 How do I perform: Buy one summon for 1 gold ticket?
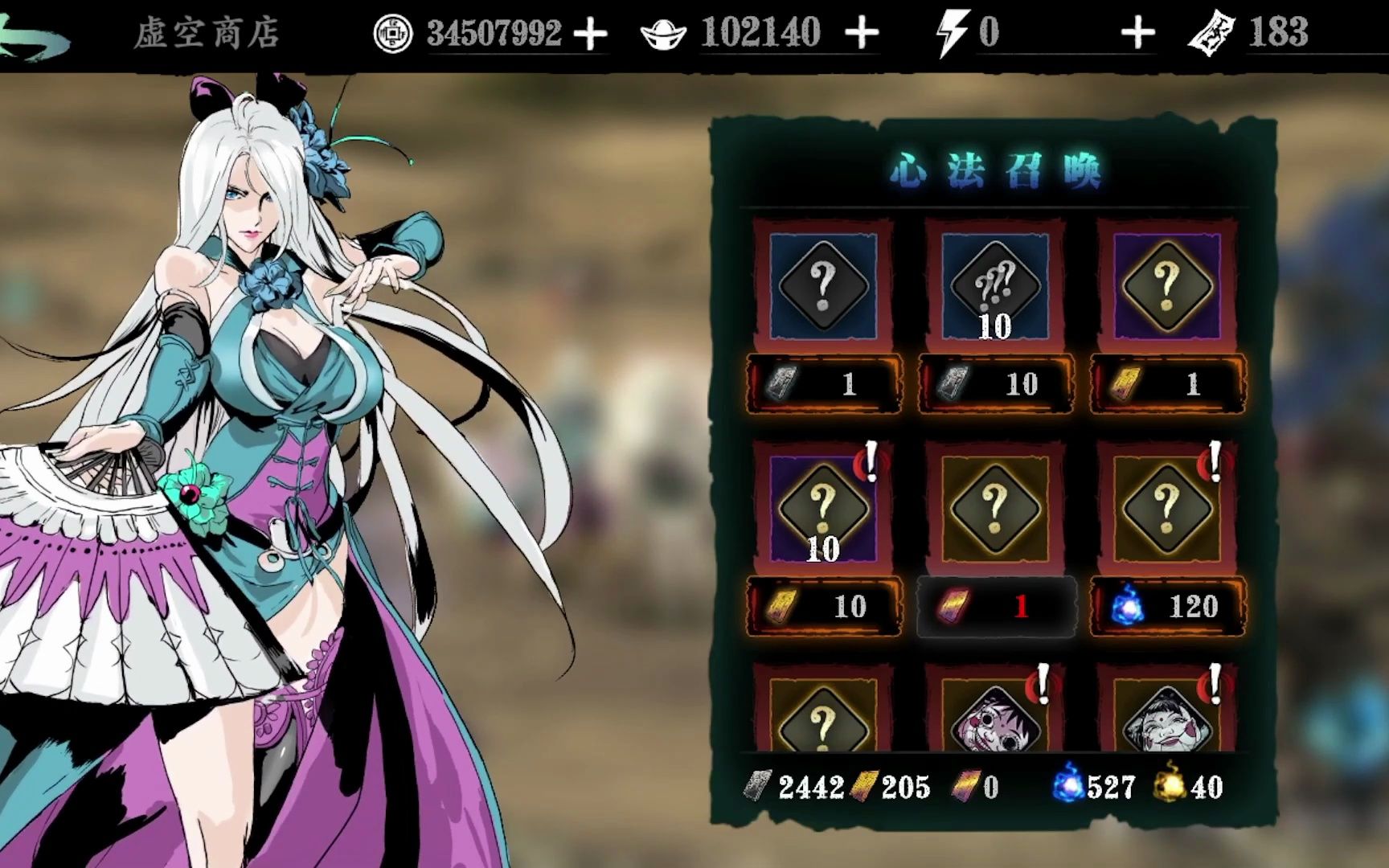pos(1168,384)
